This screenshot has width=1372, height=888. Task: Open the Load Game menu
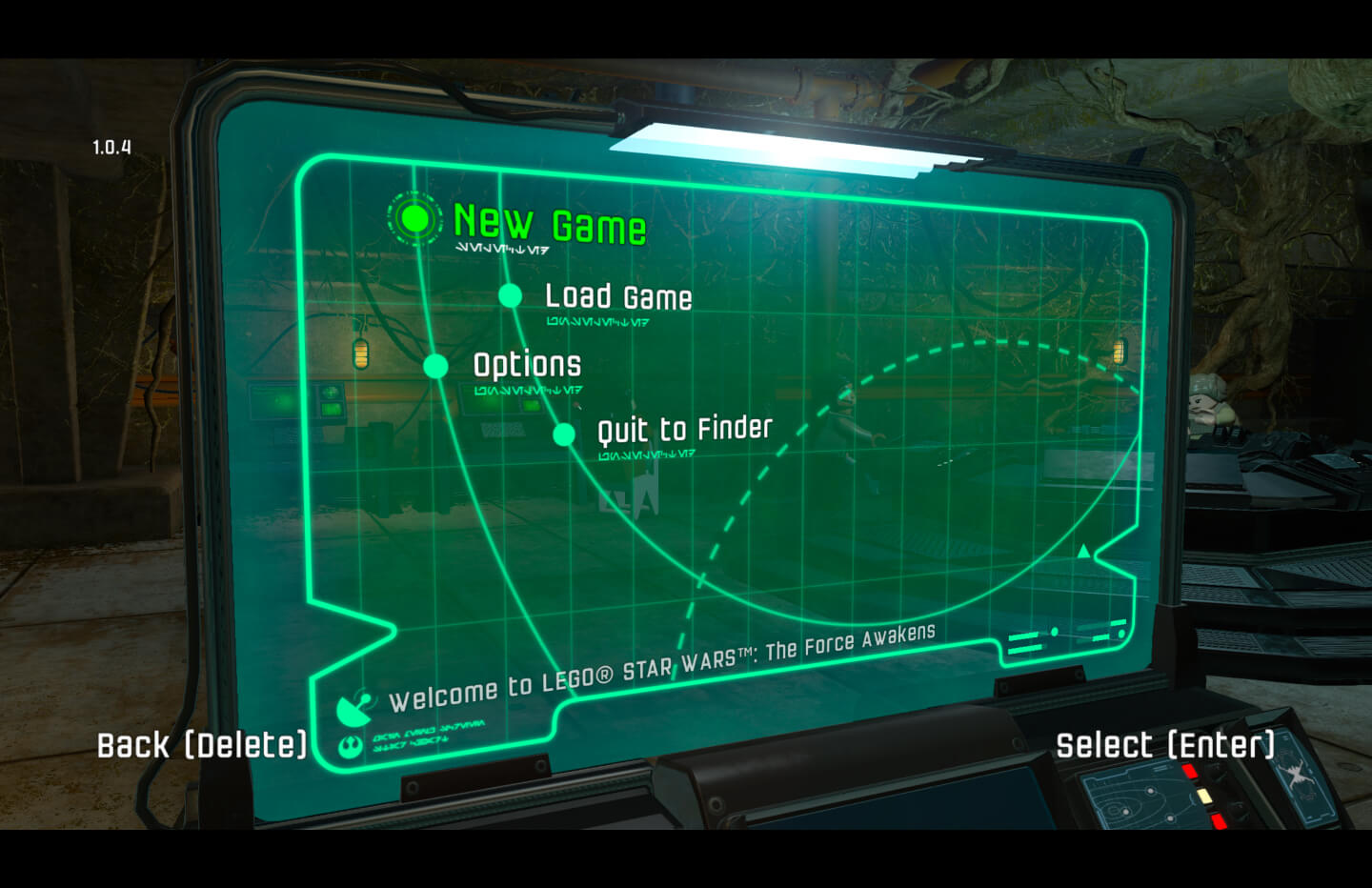pos(617,296)
